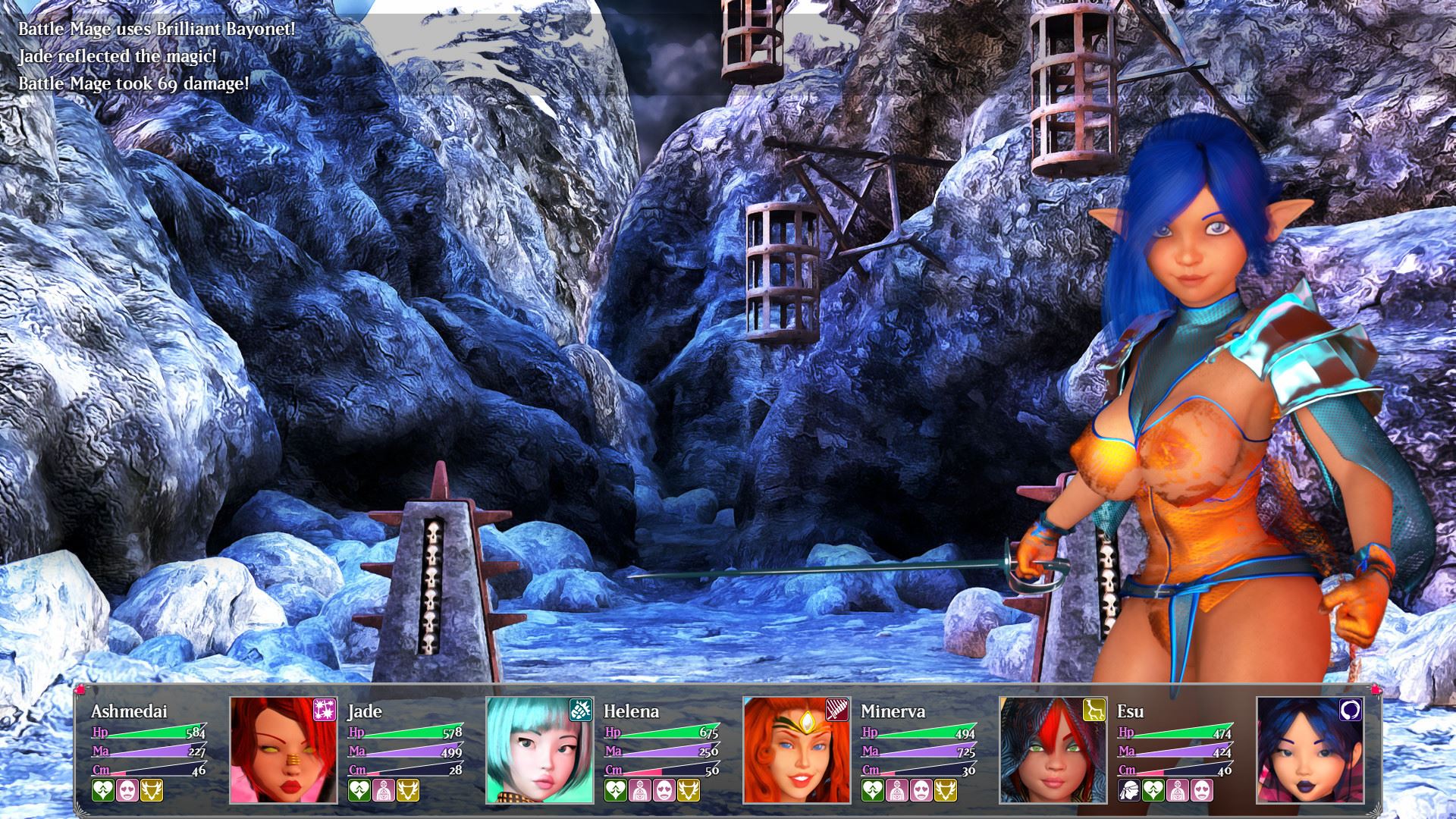This screenshot has height=819, width=1456.
Task: Click the Ashmedai name label
Action: click(x=129, y=711)
